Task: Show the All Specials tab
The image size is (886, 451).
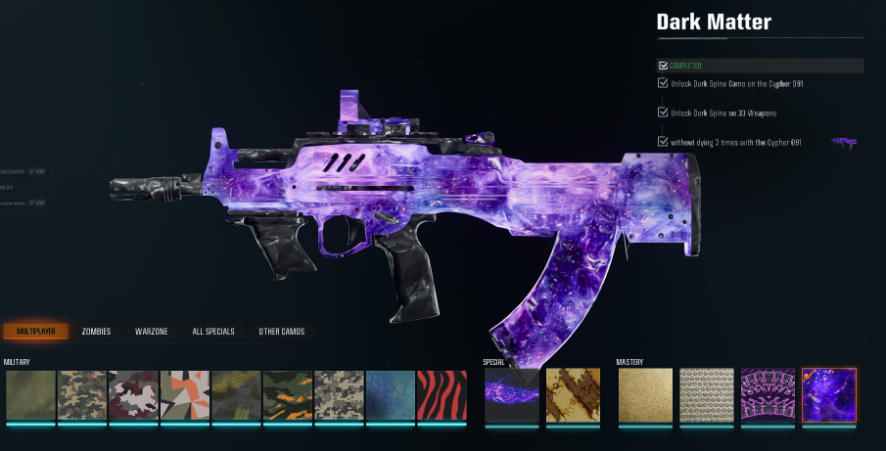Action: pyautogui.click(x=212, y=331)
